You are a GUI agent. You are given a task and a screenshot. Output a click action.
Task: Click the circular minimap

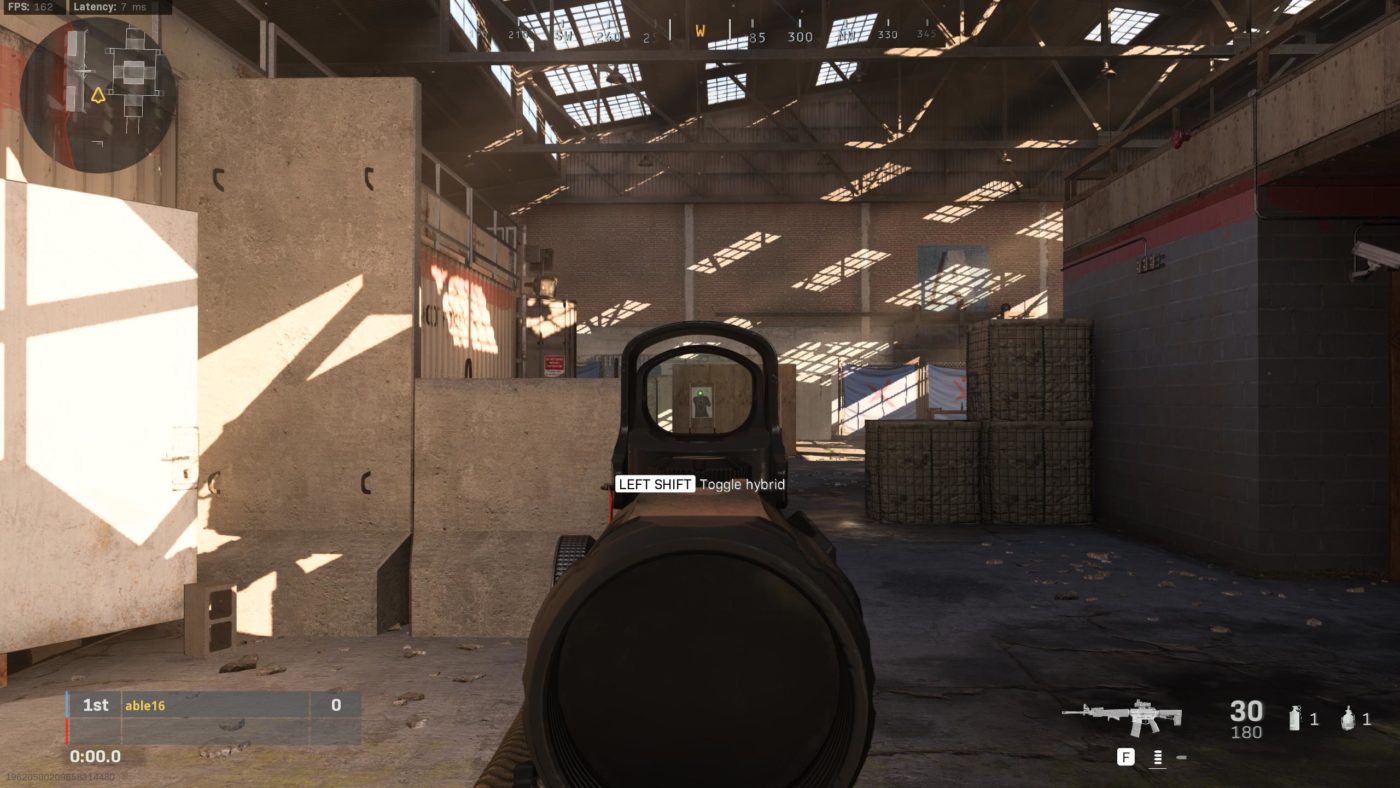[98, 94]
